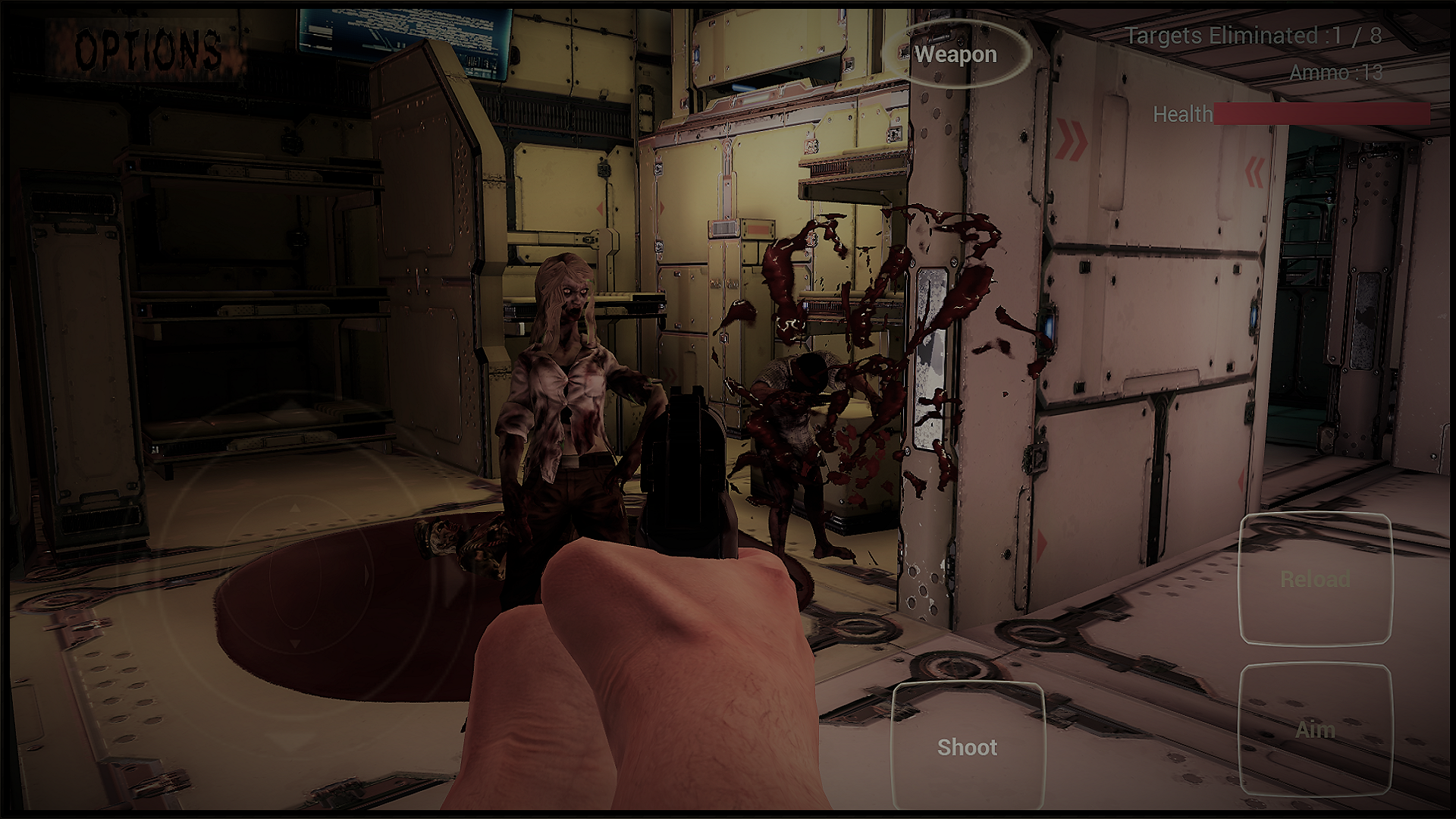The width and height of the screenshot is (1456, 819).
Task: Open the Options menu
Action: [x=148, y=49]
